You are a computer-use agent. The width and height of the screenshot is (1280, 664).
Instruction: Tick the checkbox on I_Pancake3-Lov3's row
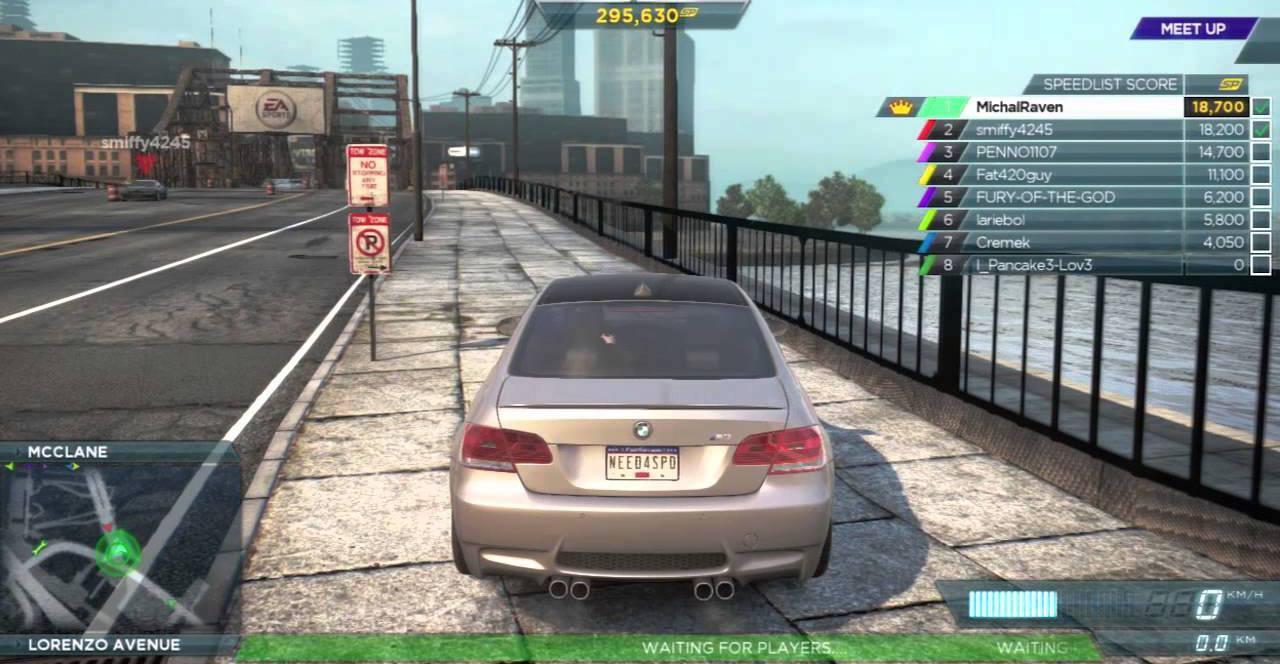coord(1261,265)
